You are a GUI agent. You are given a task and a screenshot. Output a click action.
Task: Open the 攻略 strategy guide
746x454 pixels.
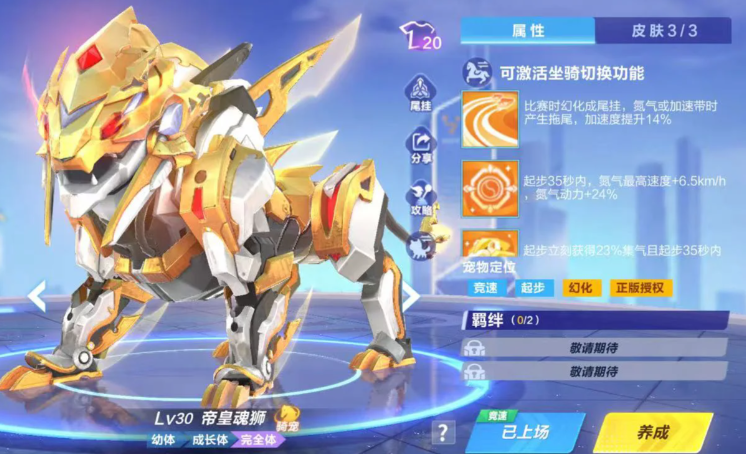click(x=420, y=199)
